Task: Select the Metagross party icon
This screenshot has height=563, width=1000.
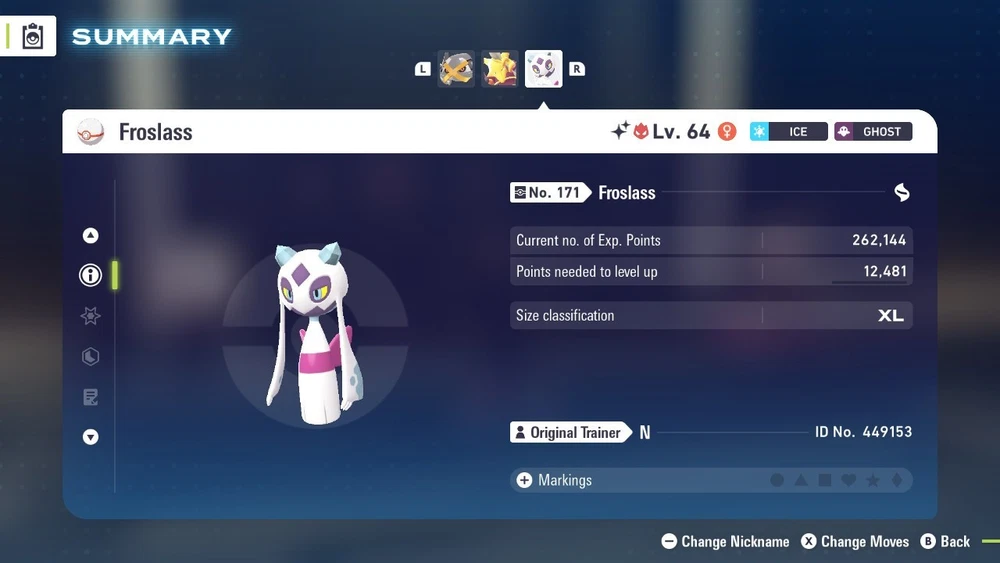Action: [x=456, y=69]
